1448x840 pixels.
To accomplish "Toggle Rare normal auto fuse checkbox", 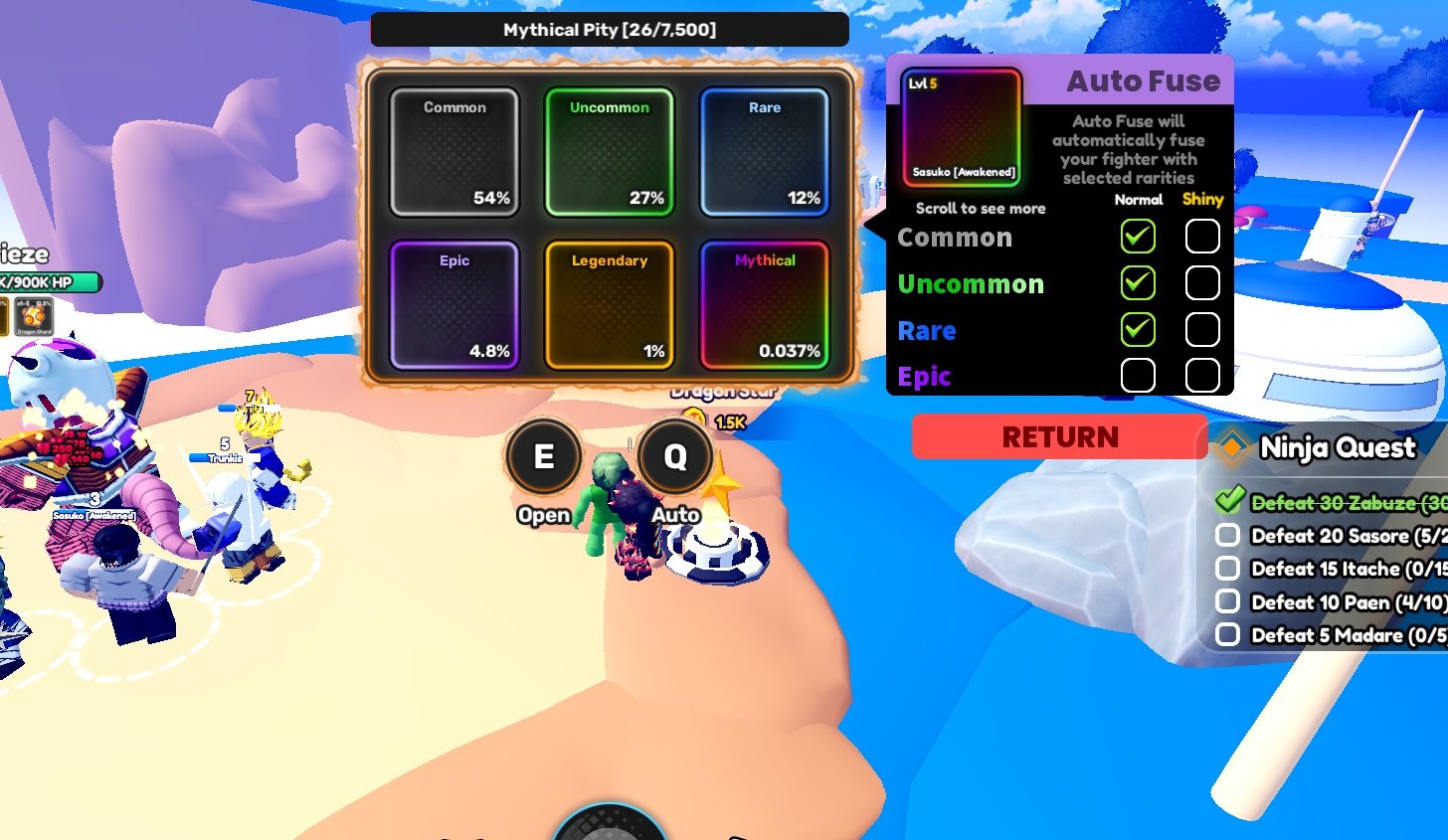I will (x=1138, y=330).
